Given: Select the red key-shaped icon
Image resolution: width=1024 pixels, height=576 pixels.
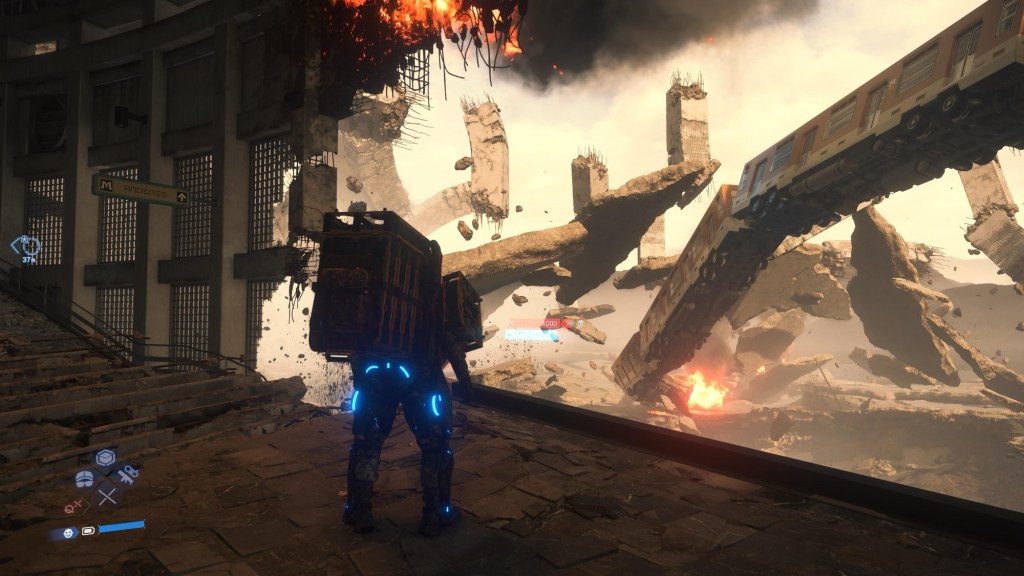Looking at the screenshot, I should [73, 508].
